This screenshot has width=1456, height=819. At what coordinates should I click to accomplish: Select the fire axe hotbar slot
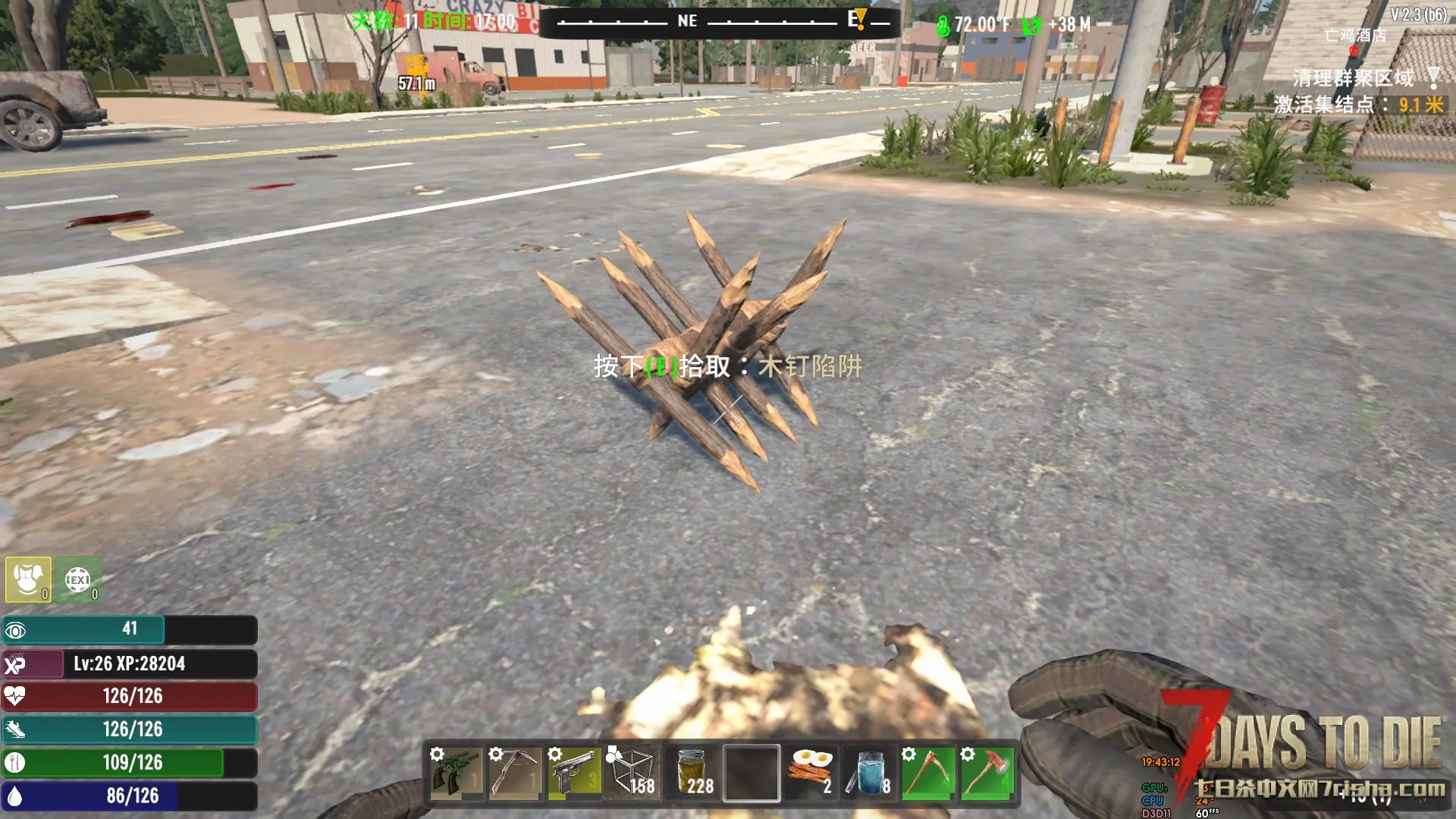[x=987, y=773]
